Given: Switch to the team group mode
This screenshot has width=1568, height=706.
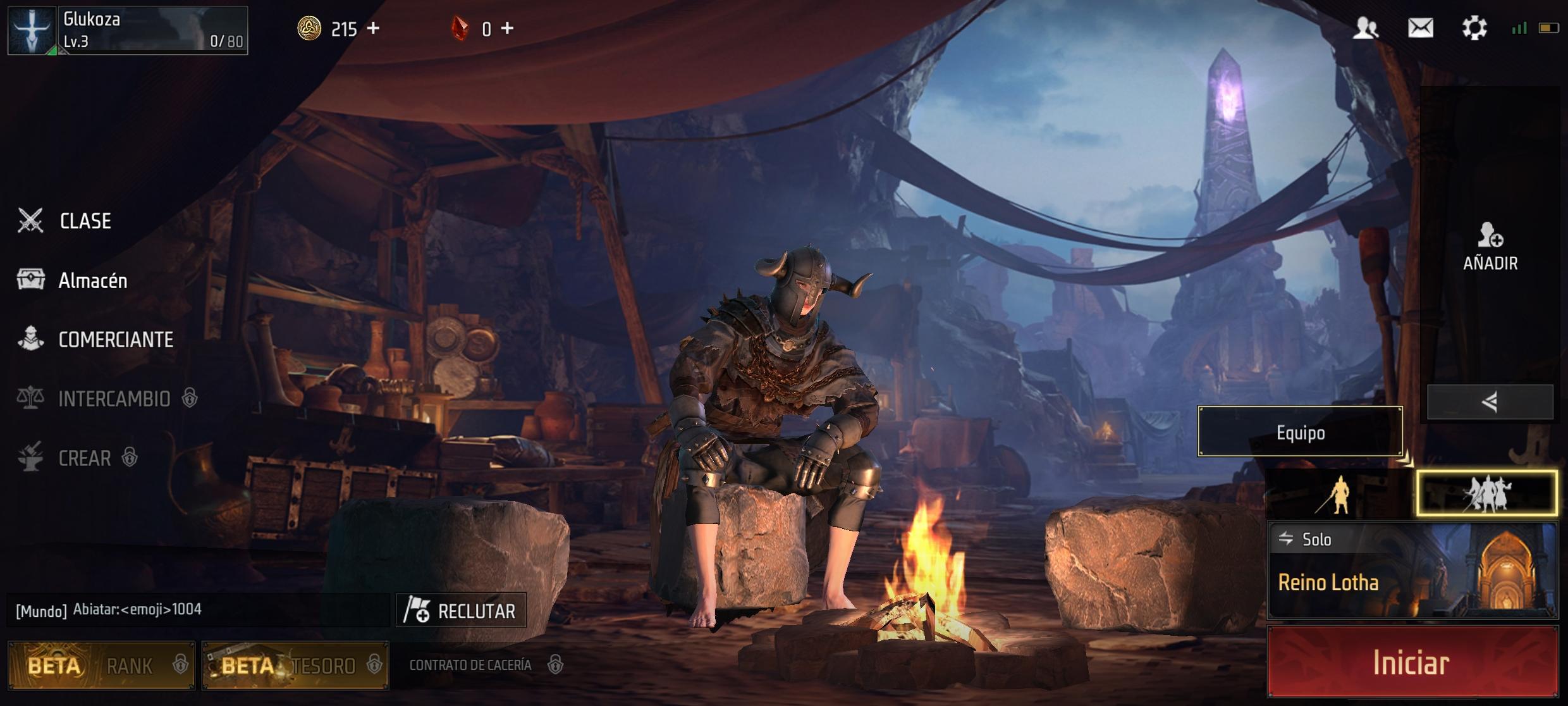Looking at the screenshot, I should [x=1486, y=493].
